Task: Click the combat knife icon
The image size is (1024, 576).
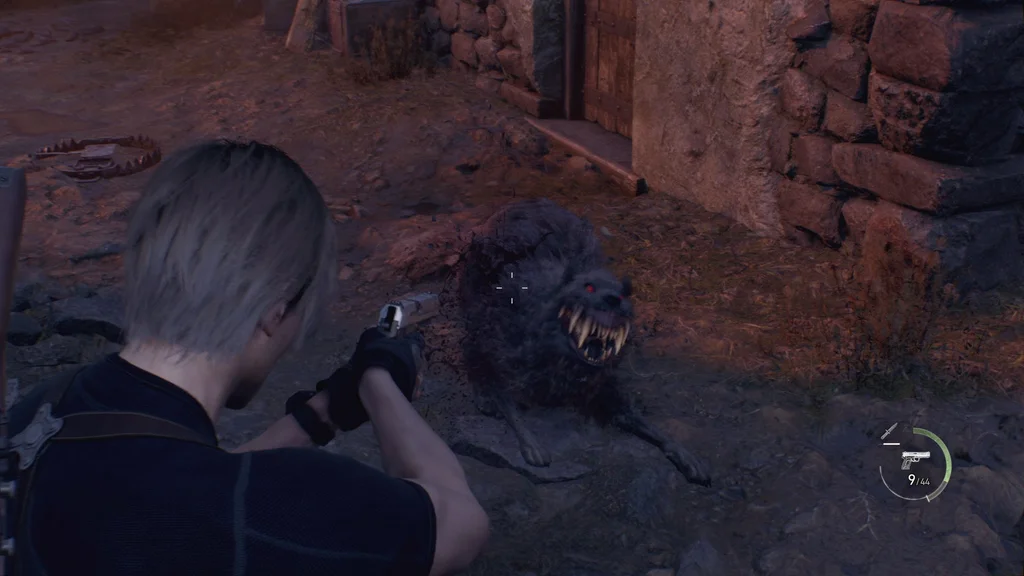Action: point(888,432)
